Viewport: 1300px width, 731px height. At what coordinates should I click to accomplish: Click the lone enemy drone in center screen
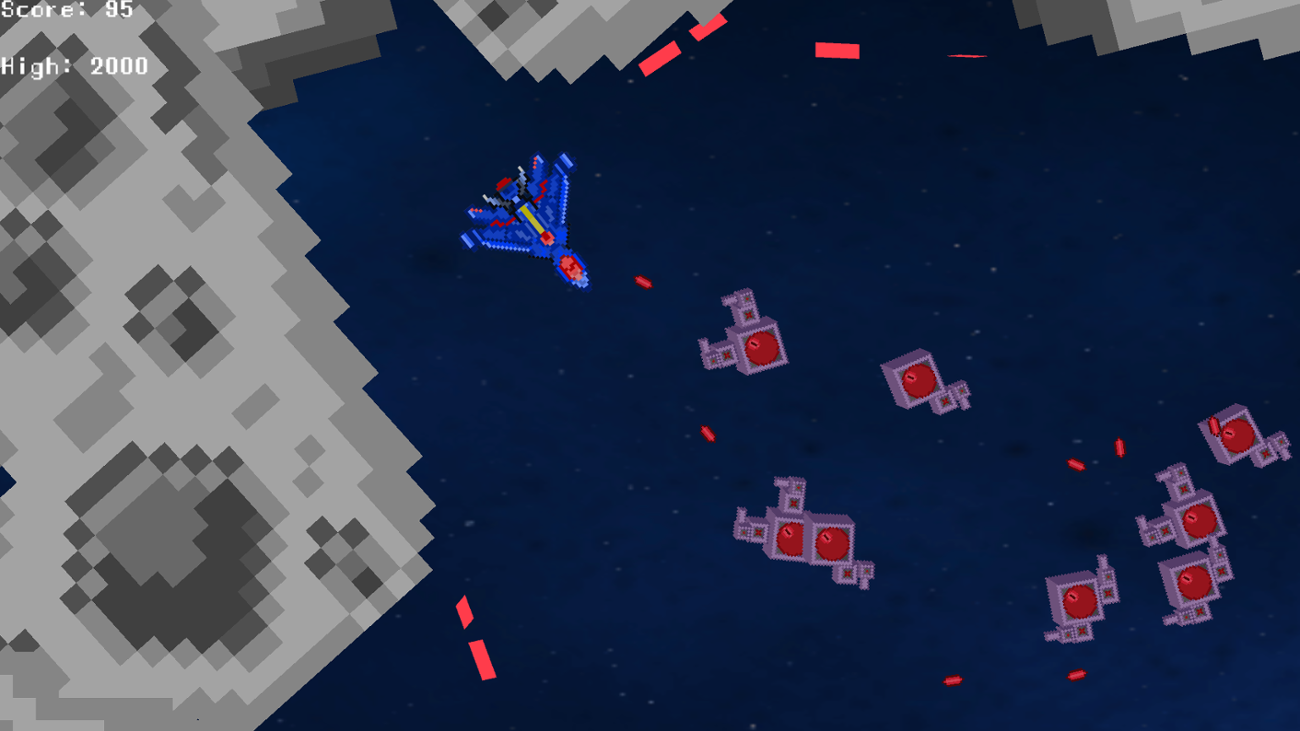click(x=920, y=380)
